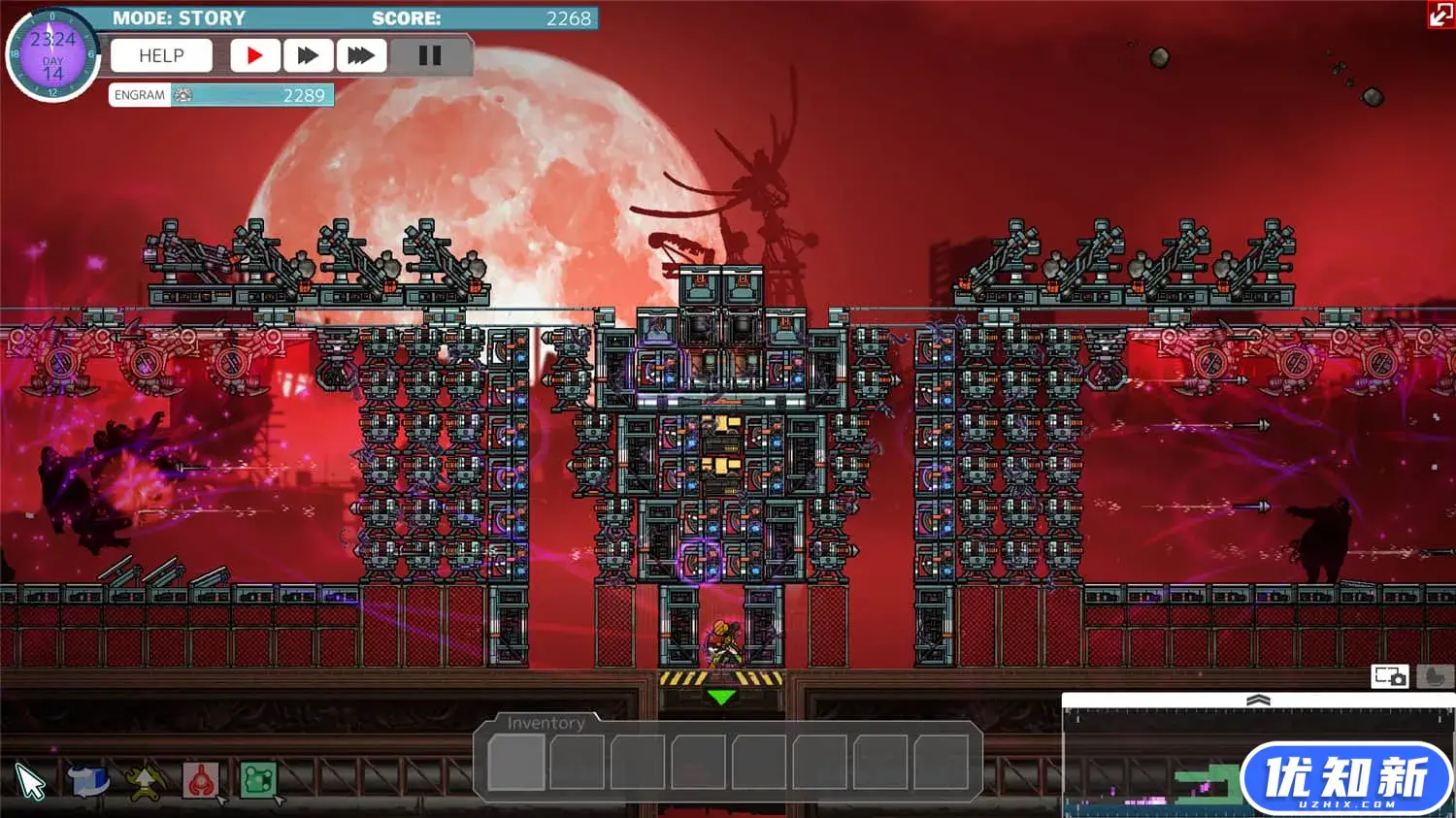The height and width of the screenshot is (818, 1456).
Task: Select the green circuit board tool
Action: (258, 779)
